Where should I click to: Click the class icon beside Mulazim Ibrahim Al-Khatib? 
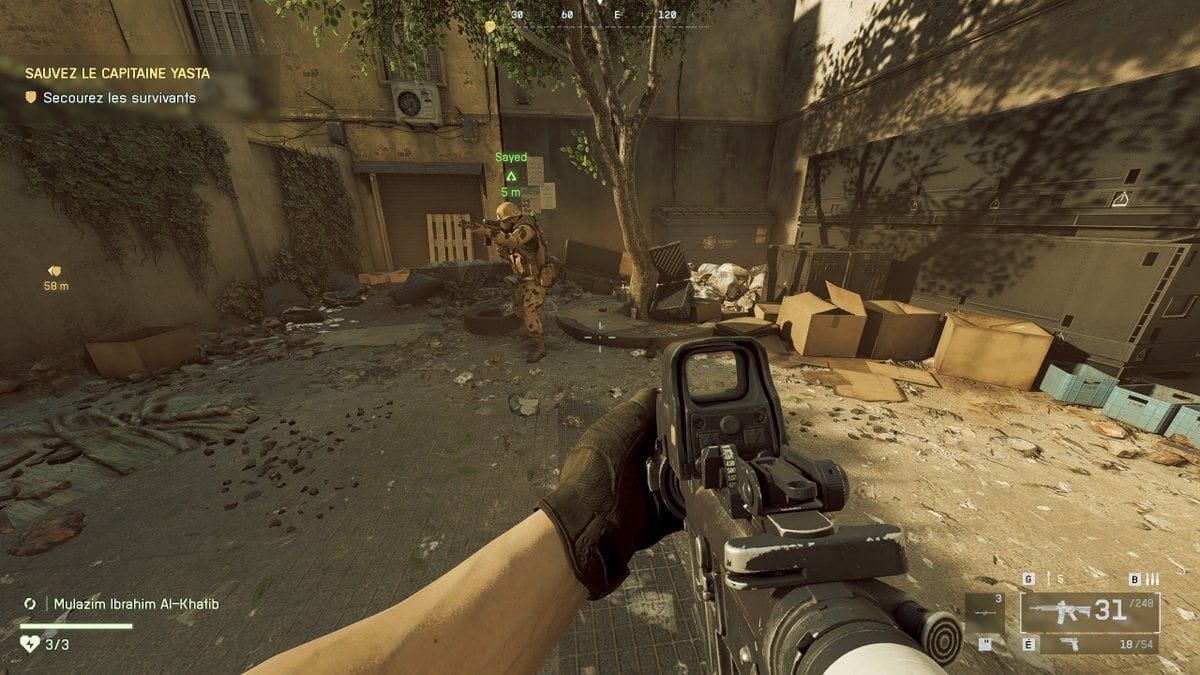click(30, 604)
